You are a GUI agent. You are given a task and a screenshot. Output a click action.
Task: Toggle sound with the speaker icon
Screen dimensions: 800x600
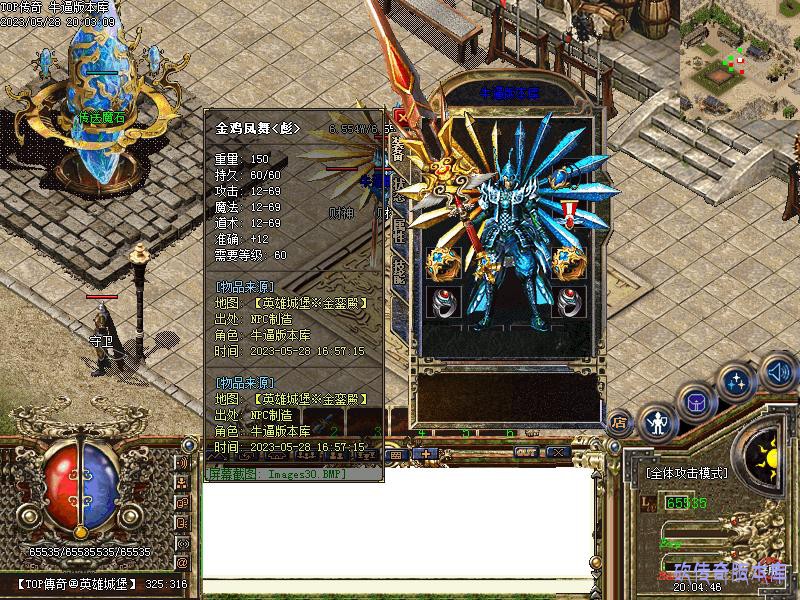(x=777, y=372)
